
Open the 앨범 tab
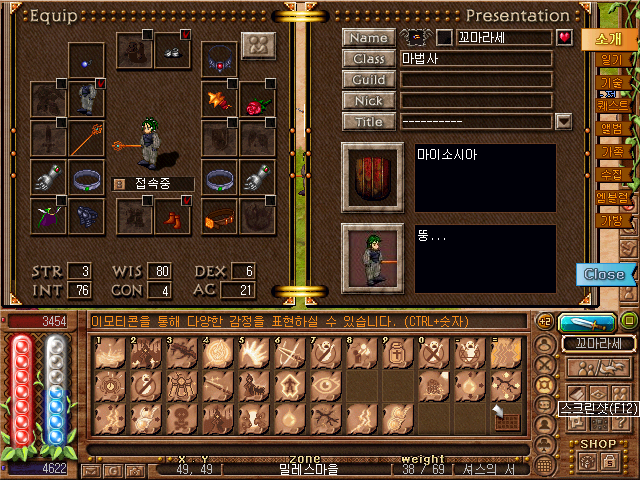[610, 128]
